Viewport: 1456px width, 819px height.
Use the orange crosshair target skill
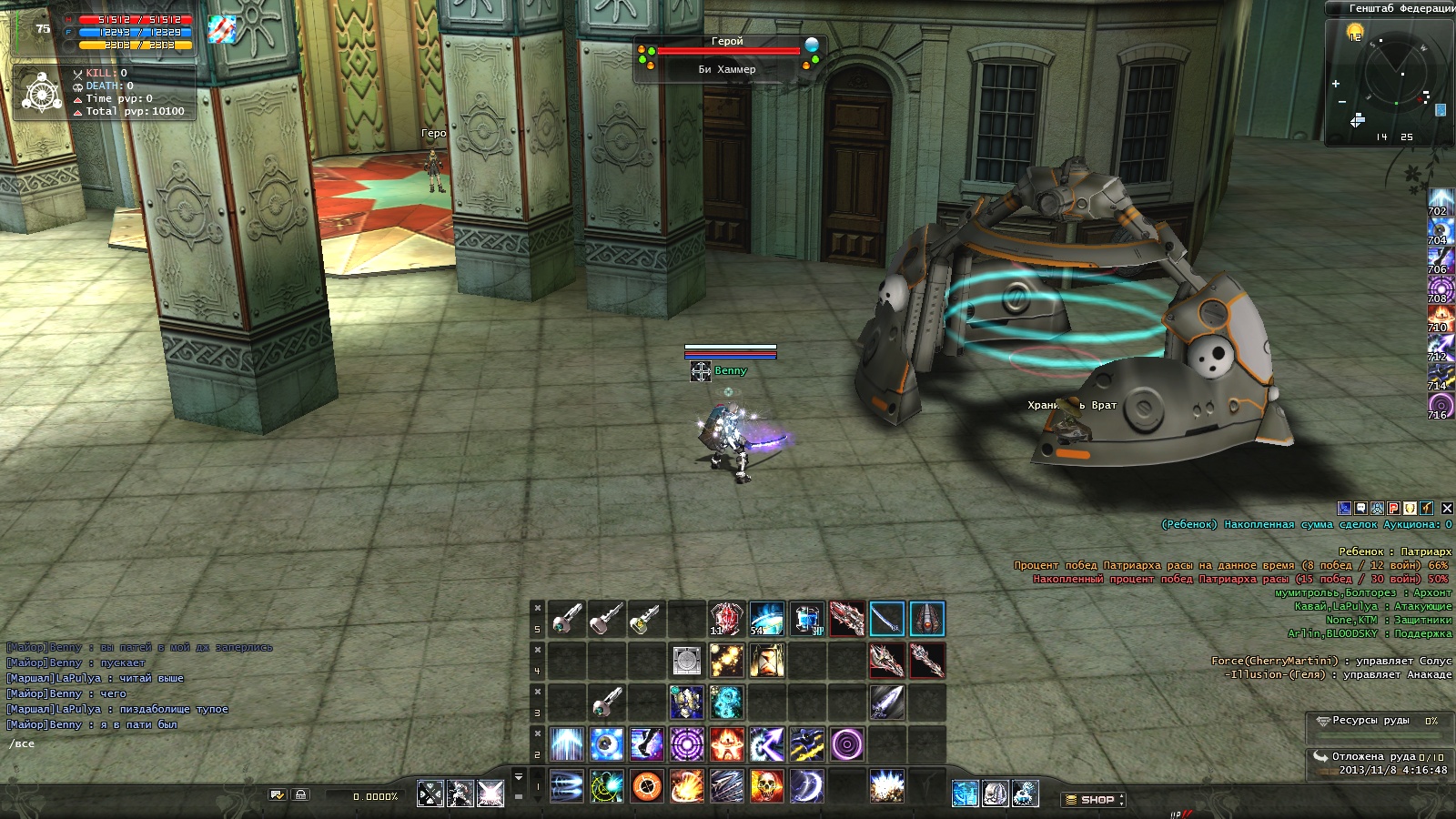click(647, 786)
